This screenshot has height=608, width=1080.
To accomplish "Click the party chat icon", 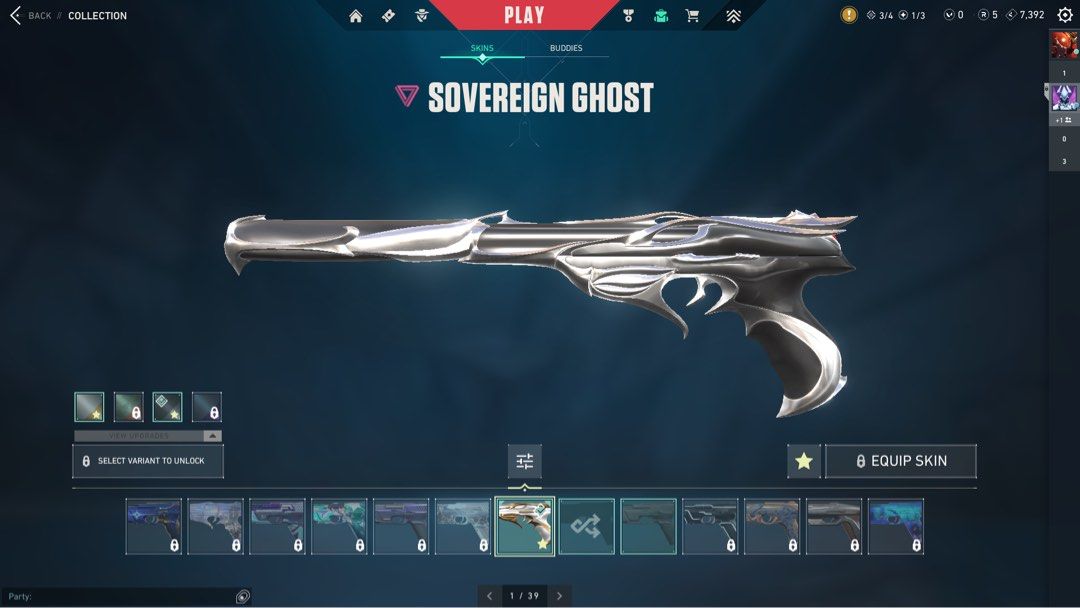I will 242,597.
